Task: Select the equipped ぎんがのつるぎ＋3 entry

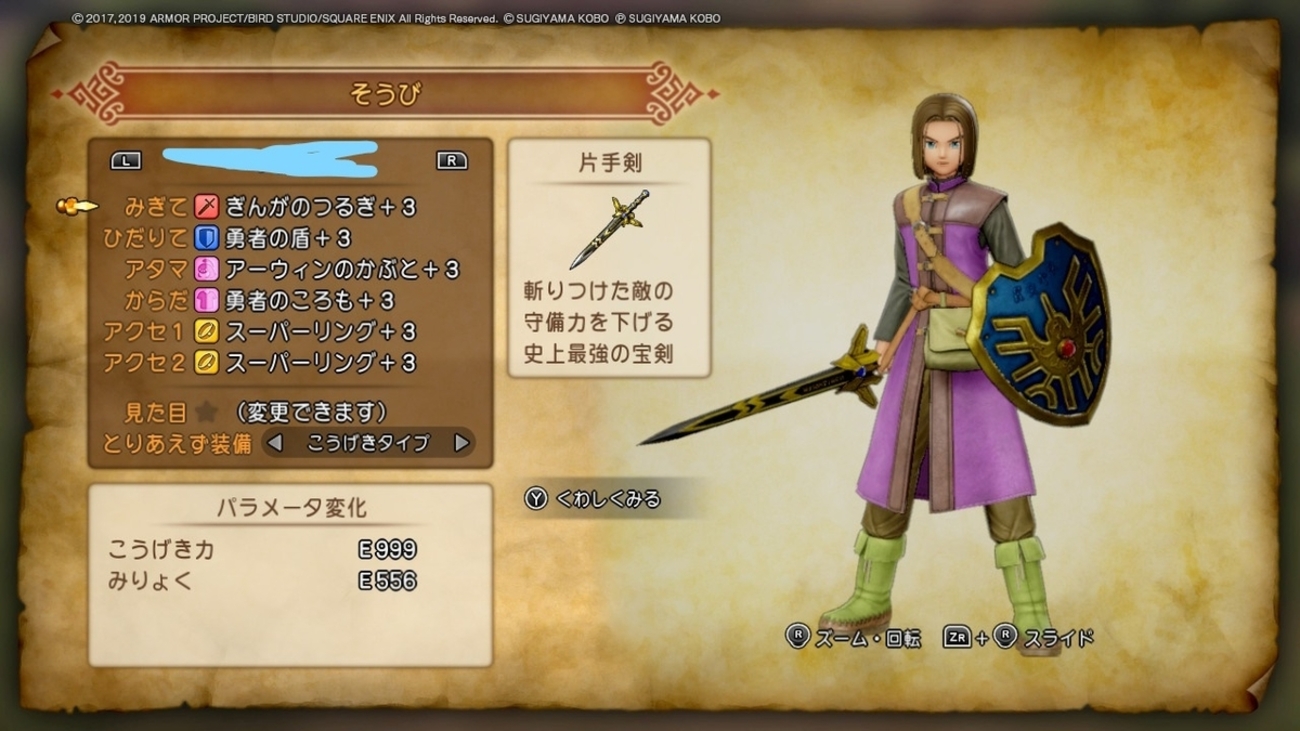Action: (320, 208)
